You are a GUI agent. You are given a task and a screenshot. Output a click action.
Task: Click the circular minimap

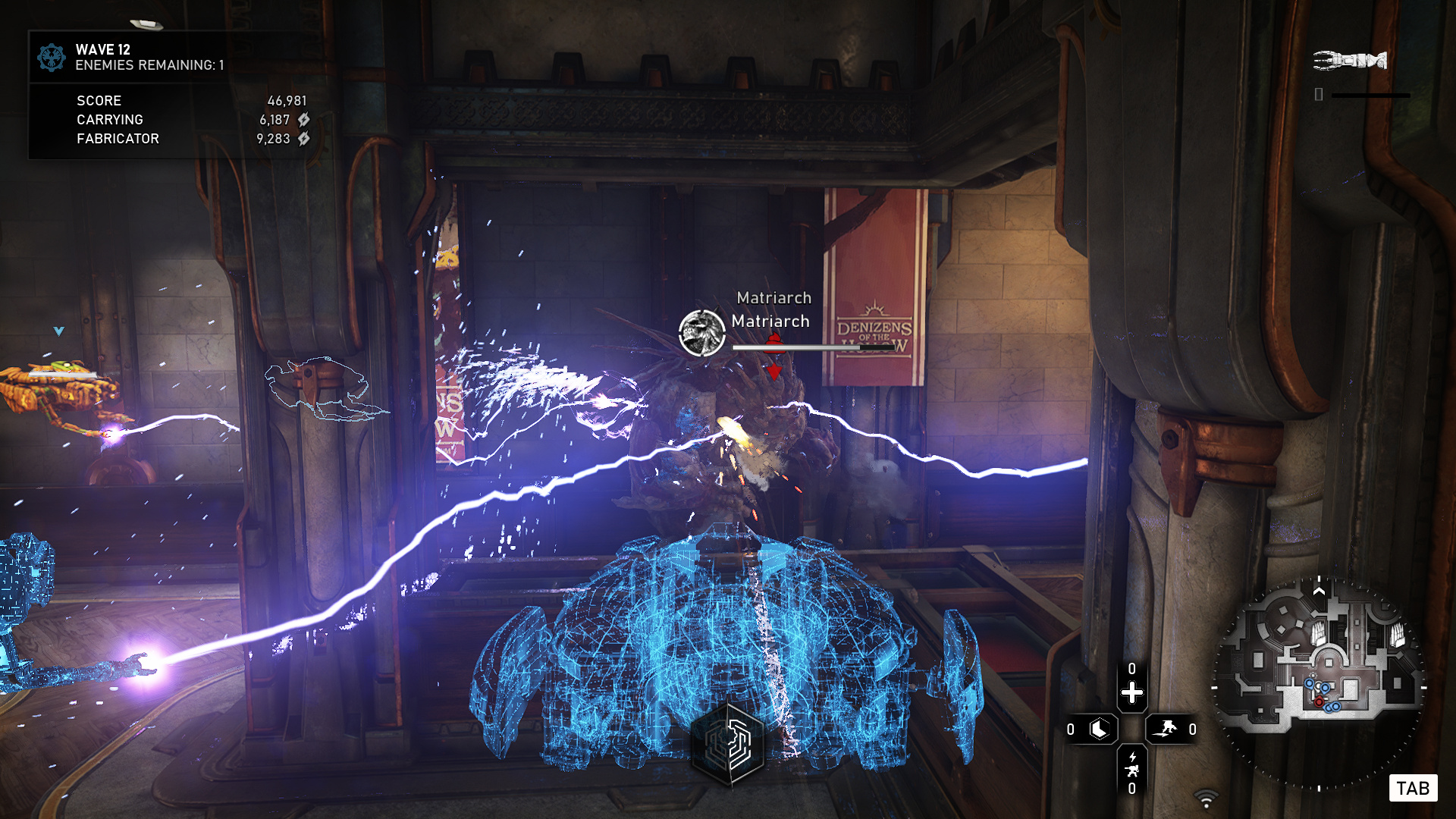point(1319,684)
